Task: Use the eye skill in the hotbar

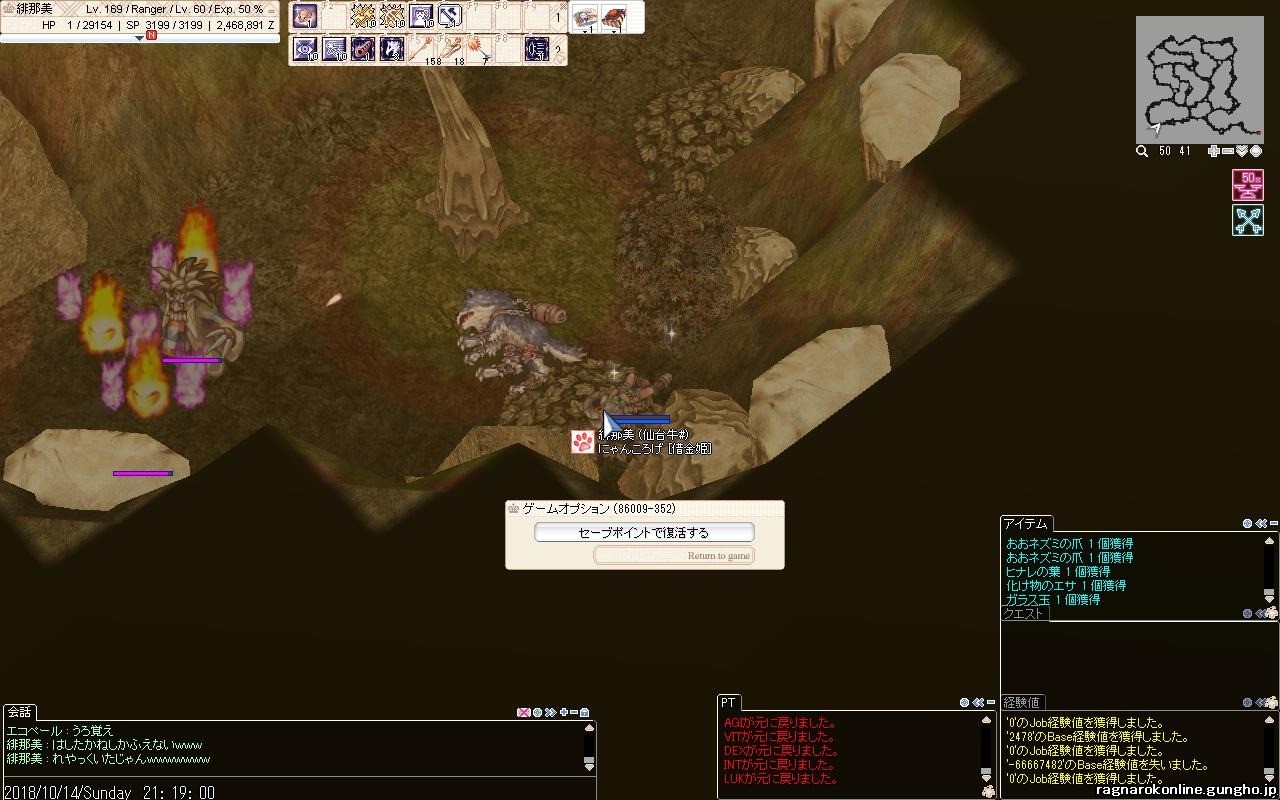Action: click(x=305, y=48)
